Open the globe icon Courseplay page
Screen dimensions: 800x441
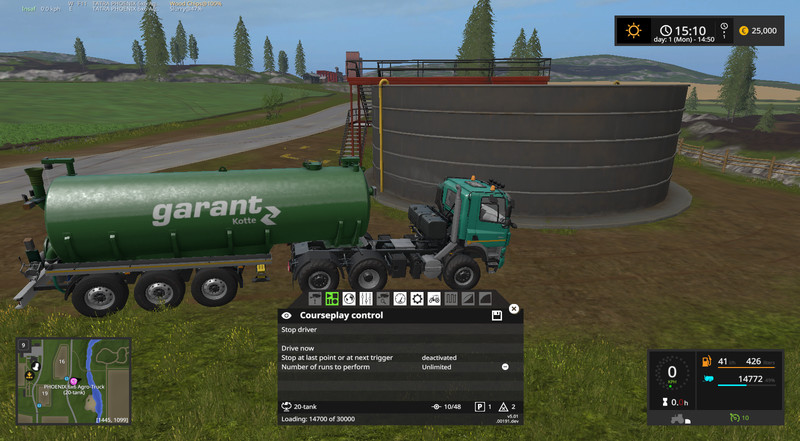(x=349, y=298)
